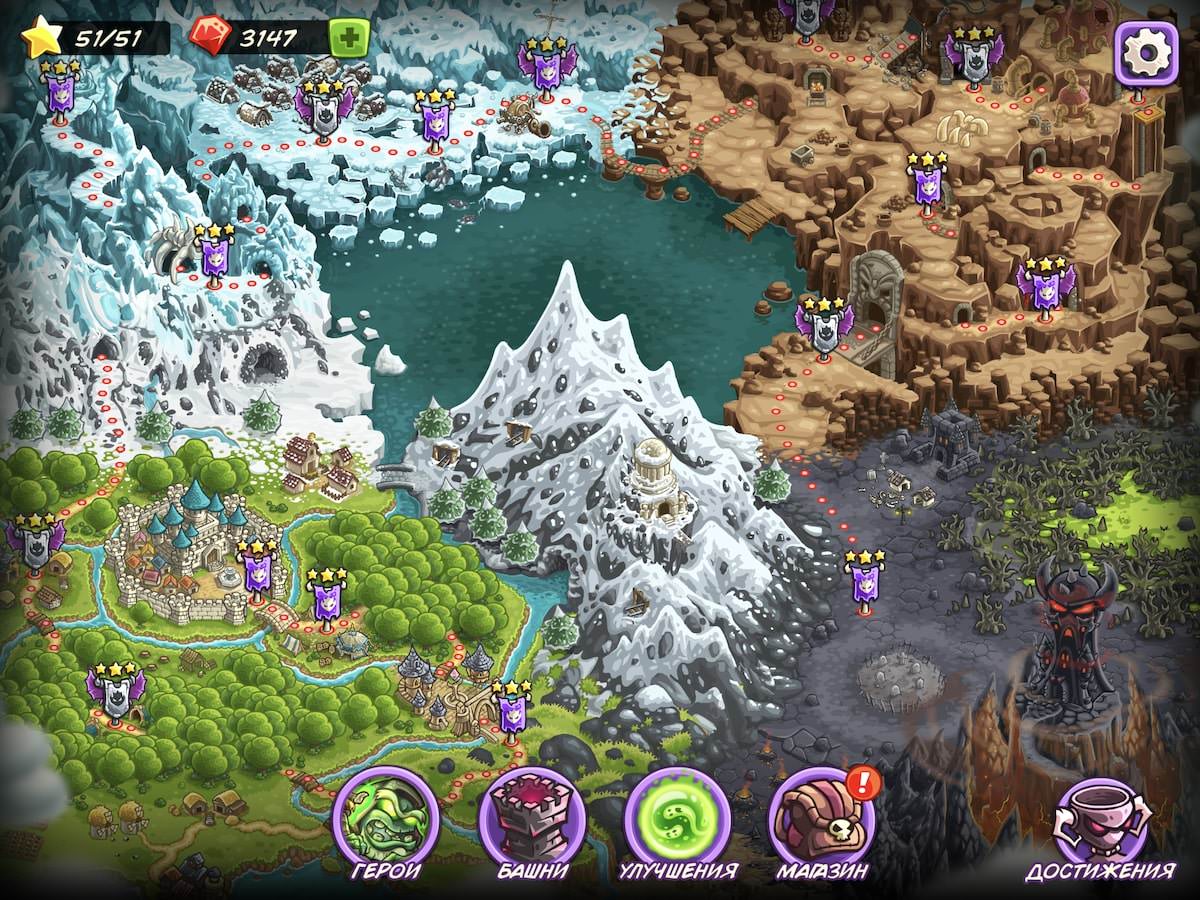1200x900 pixels.
Task: Tap the green plus to buy gems
Action: click(349, 39)
